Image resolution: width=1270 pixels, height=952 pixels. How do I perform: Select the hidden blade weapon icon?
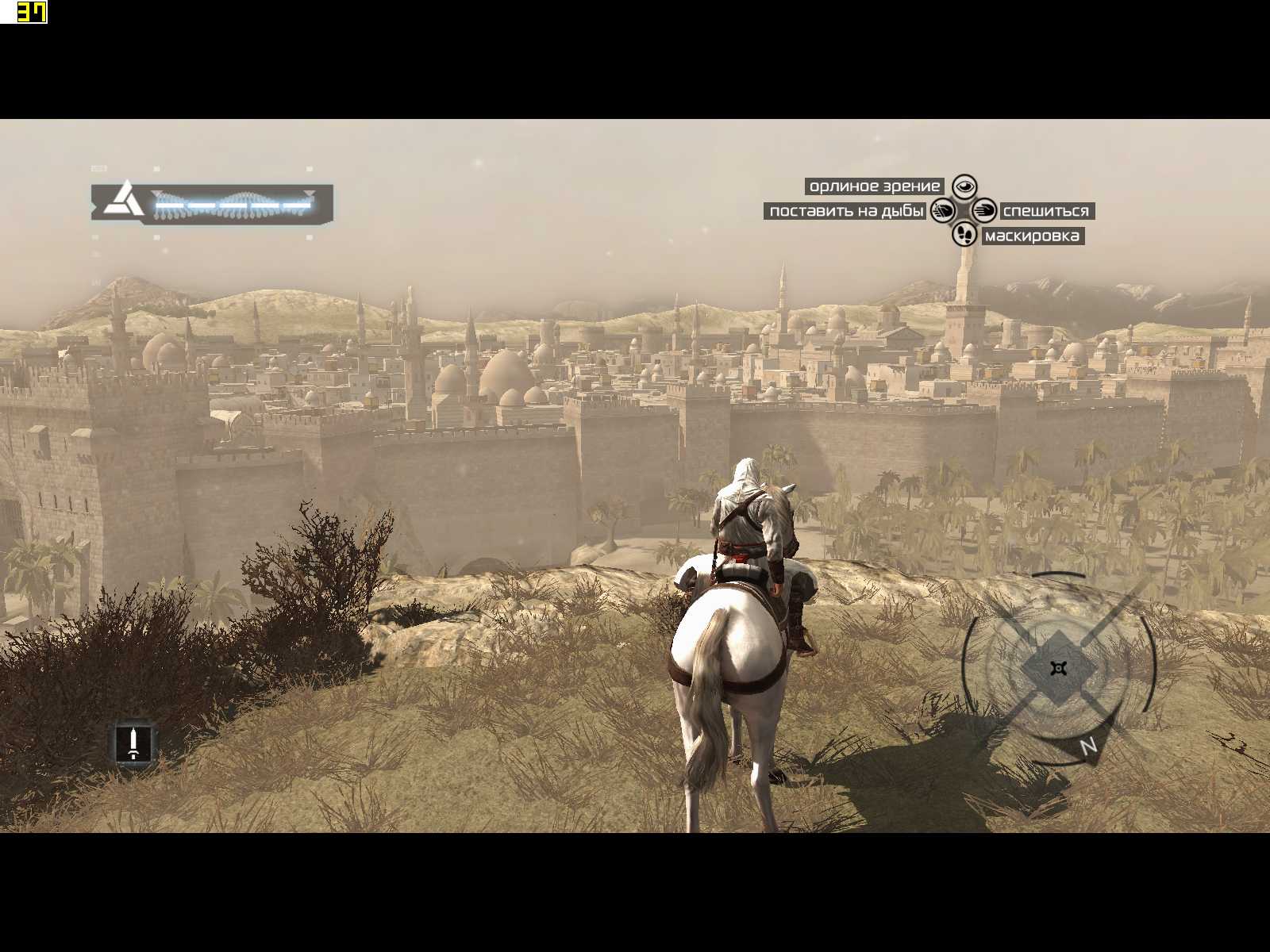[x=133, y=743]
